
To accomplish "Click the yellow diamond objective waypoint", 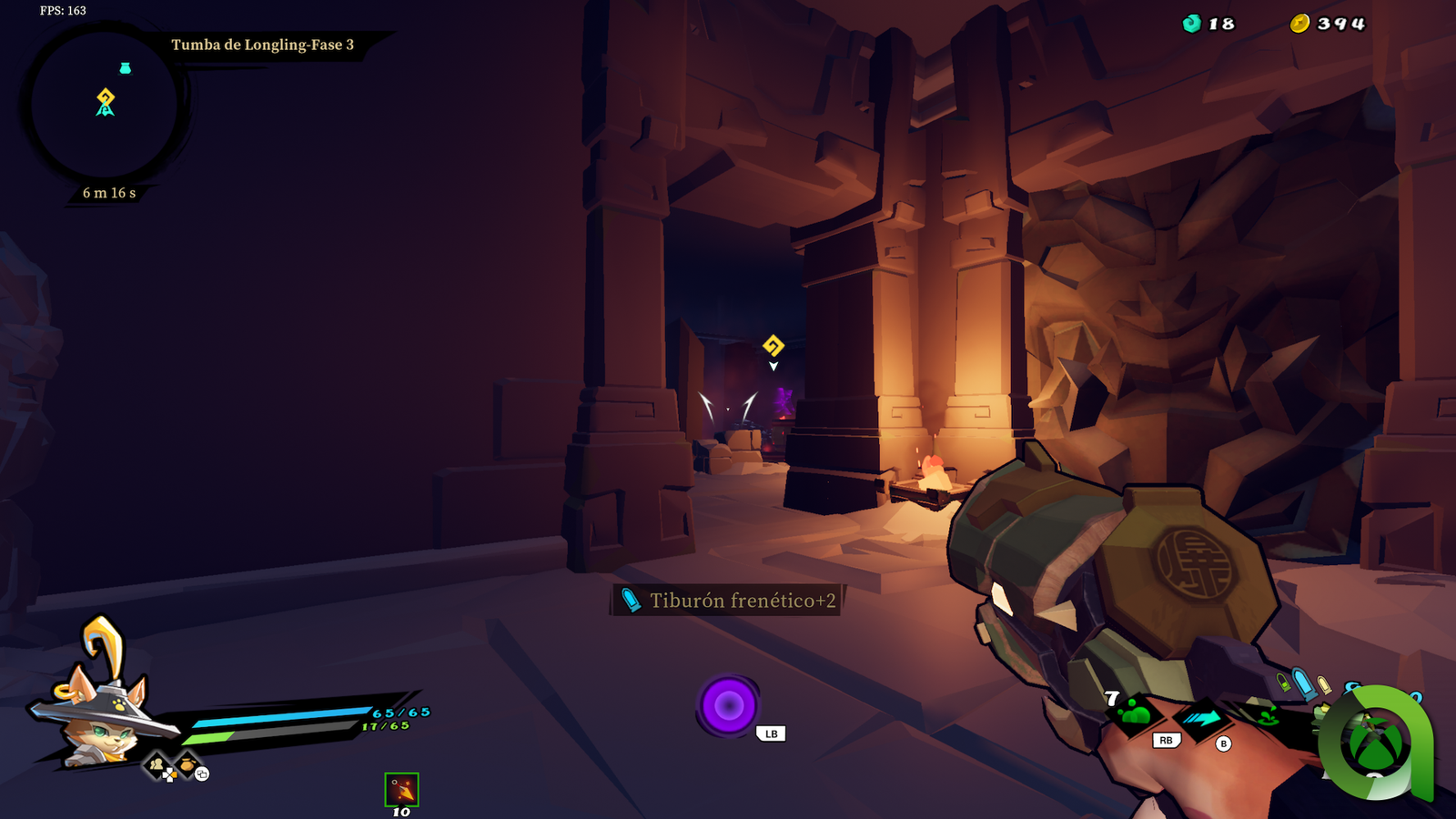I will click(773, 346).
